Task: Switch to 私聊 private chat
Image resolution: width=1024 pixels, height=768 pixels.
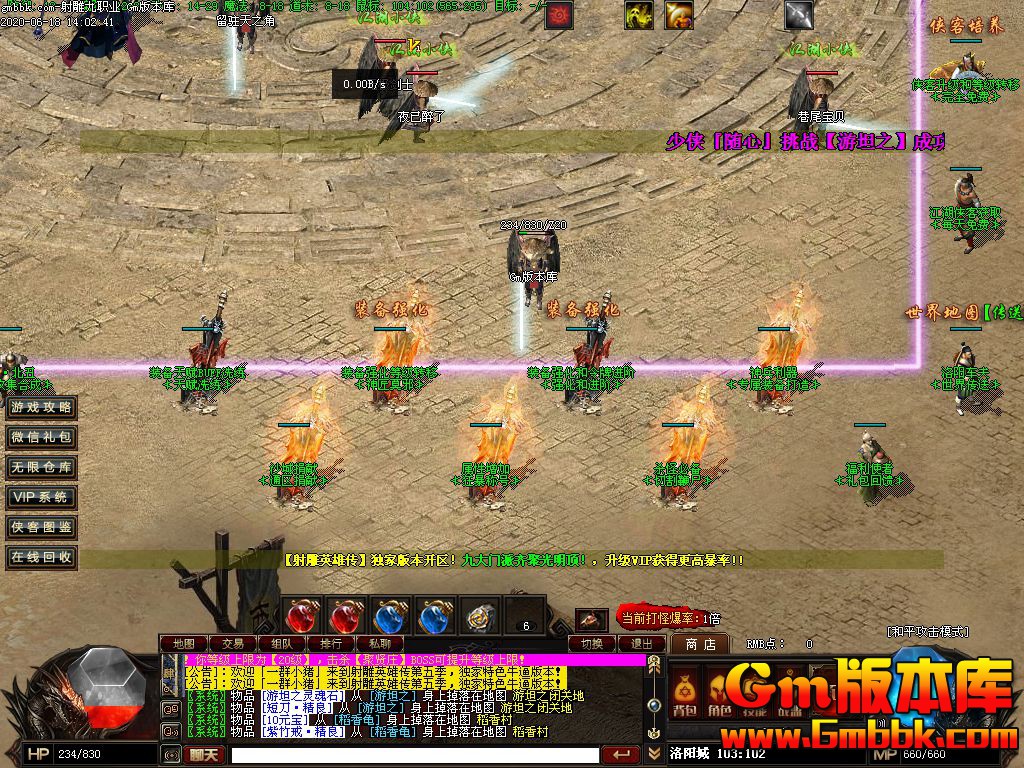Action: point(379,643)
